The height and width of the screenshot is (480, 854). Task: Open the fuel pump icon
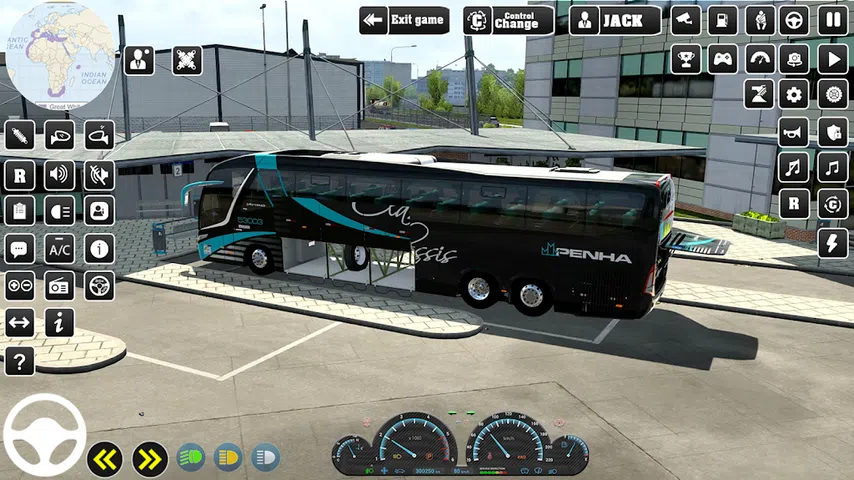click(x=723, y=20)
